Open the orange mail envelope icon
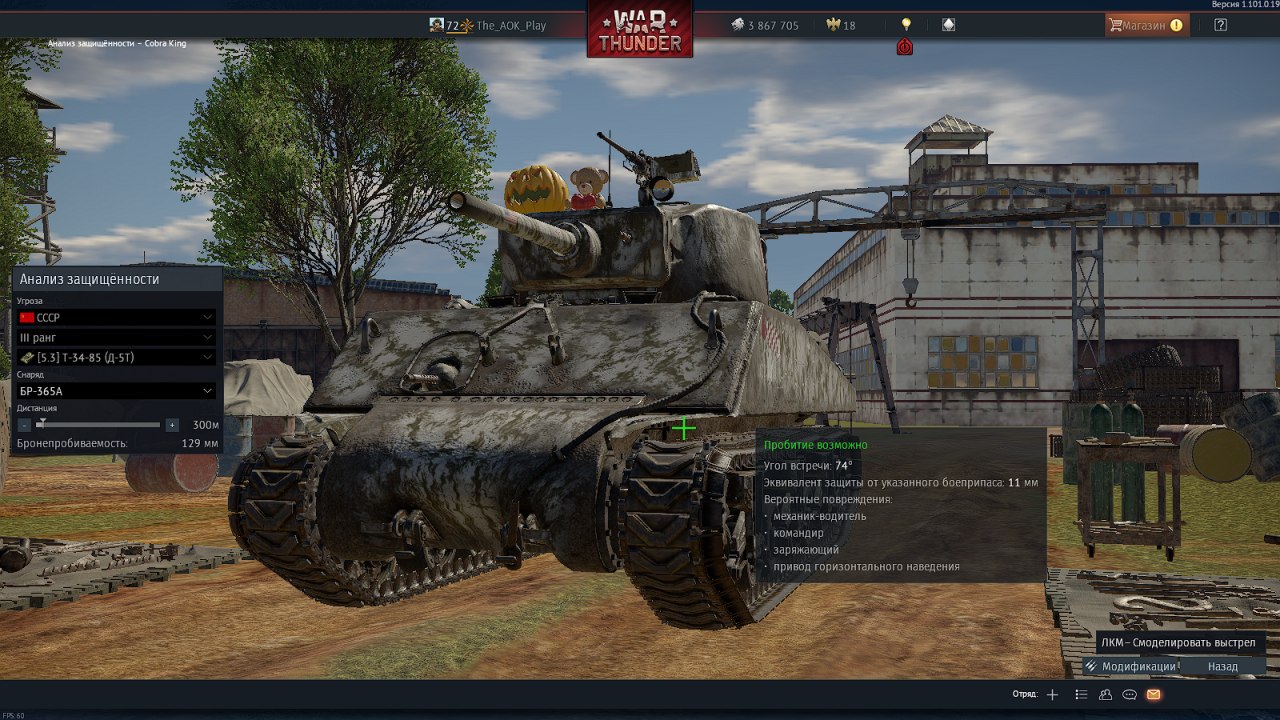Viewport: 1280px width, 720px height. [x=1154, y=694]
